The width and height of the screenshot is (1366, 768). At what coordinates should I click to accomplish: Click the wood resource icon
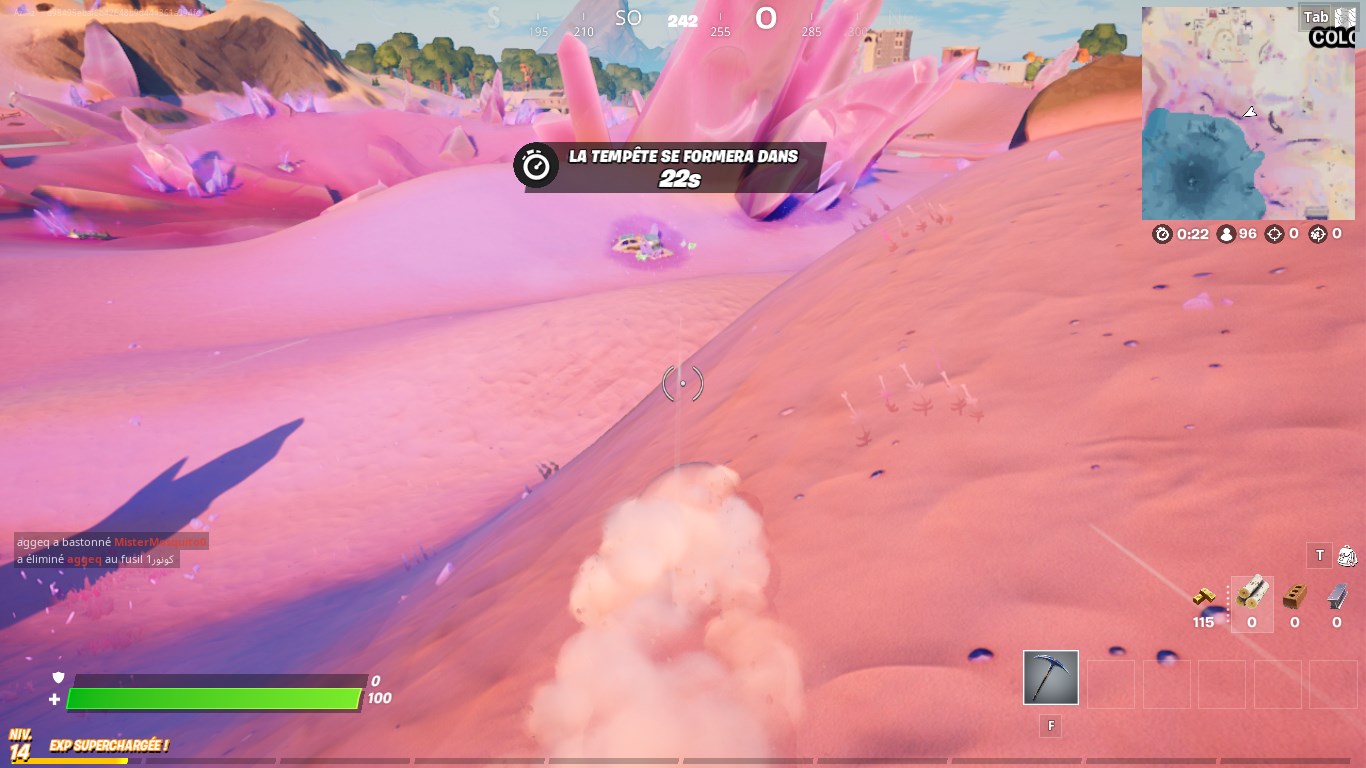pyautogui.click(x=1252, y=595)
